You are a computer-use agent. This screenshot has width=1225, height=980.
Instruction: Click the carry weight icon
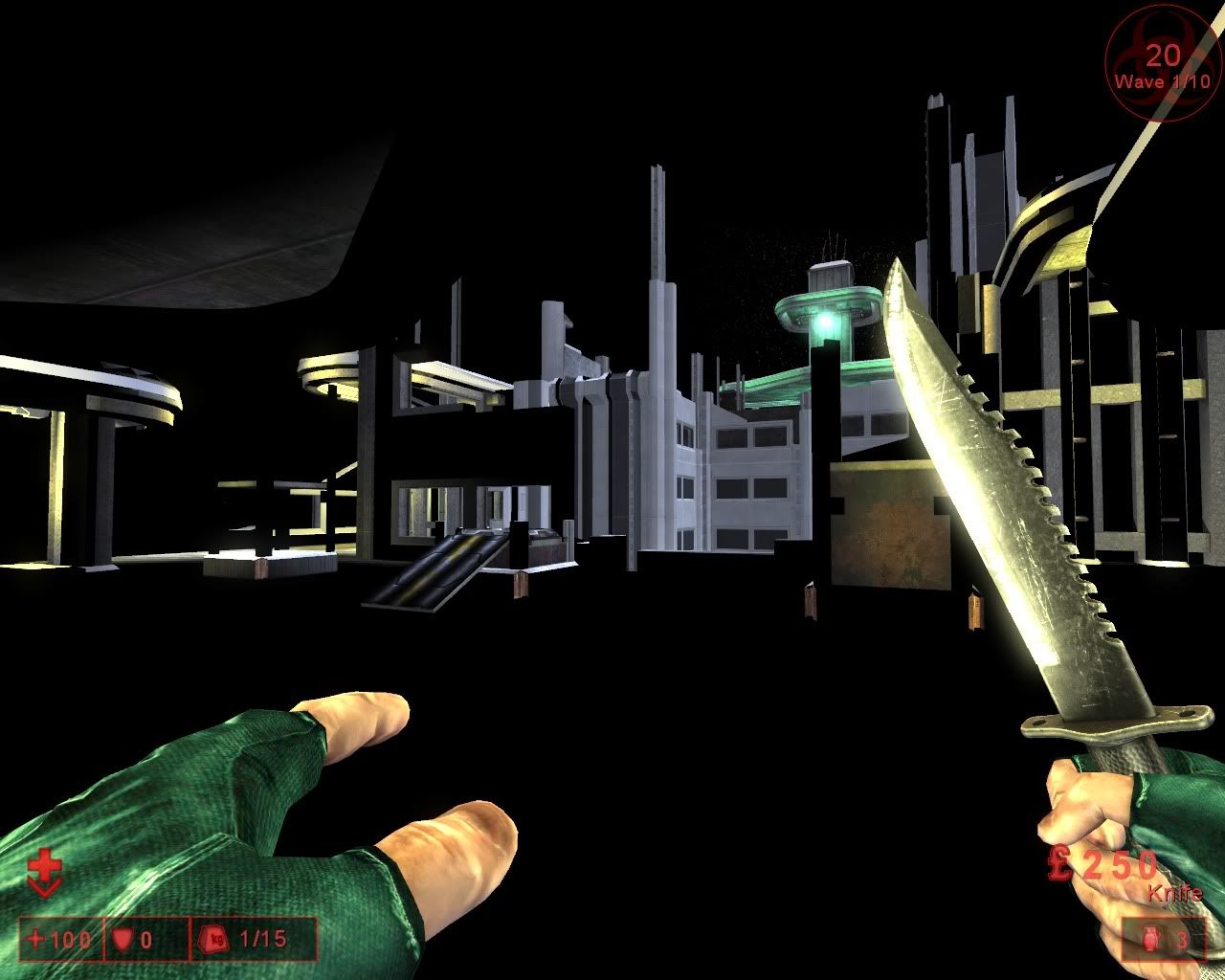212,940
